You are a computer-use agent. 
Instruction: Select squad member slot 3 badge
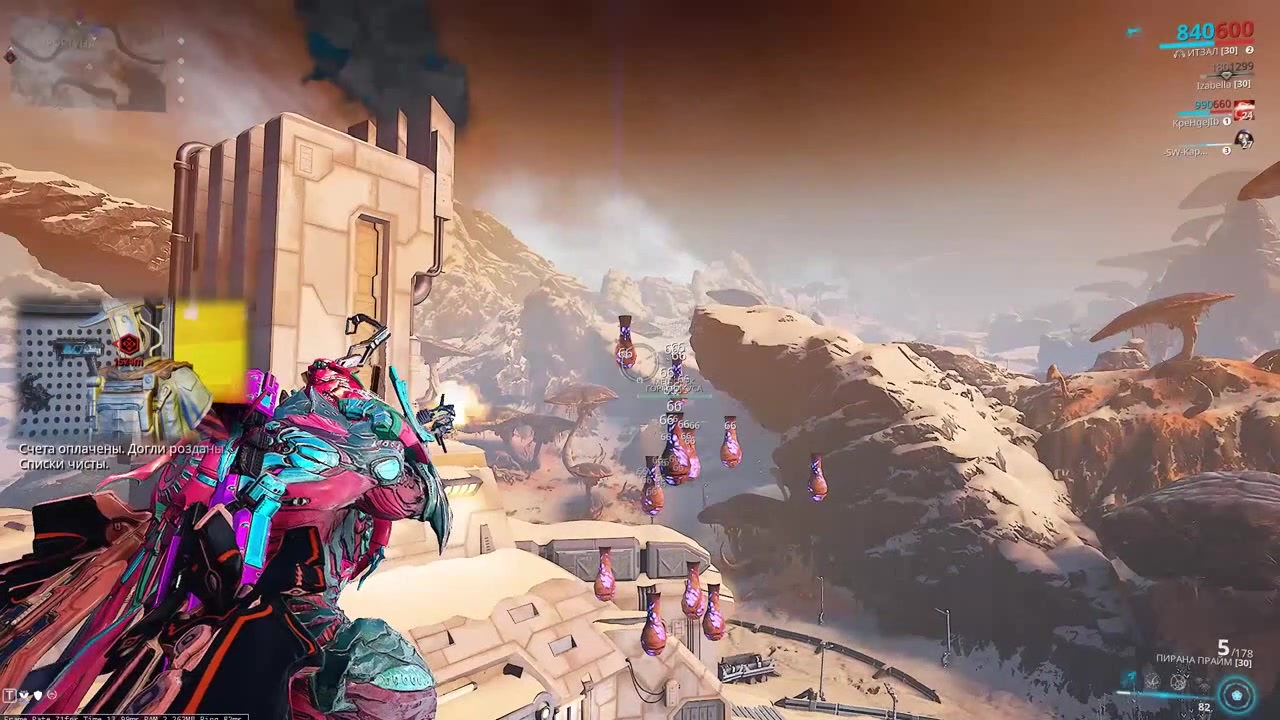pos(1227,151)
